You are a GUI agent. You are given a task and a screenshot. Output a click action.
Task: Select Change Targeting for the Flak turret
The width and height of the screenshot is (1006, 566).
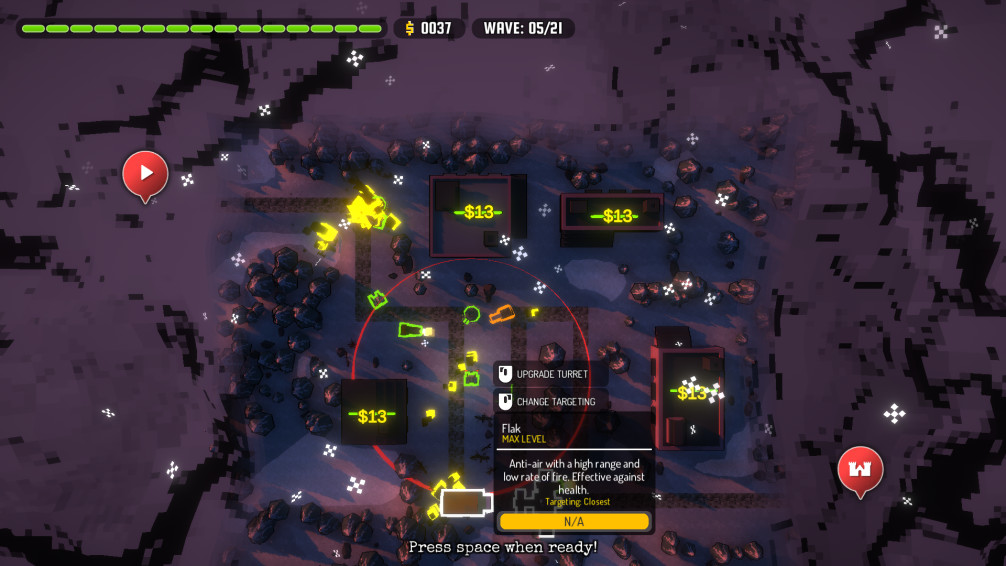[x=555, y=401]
